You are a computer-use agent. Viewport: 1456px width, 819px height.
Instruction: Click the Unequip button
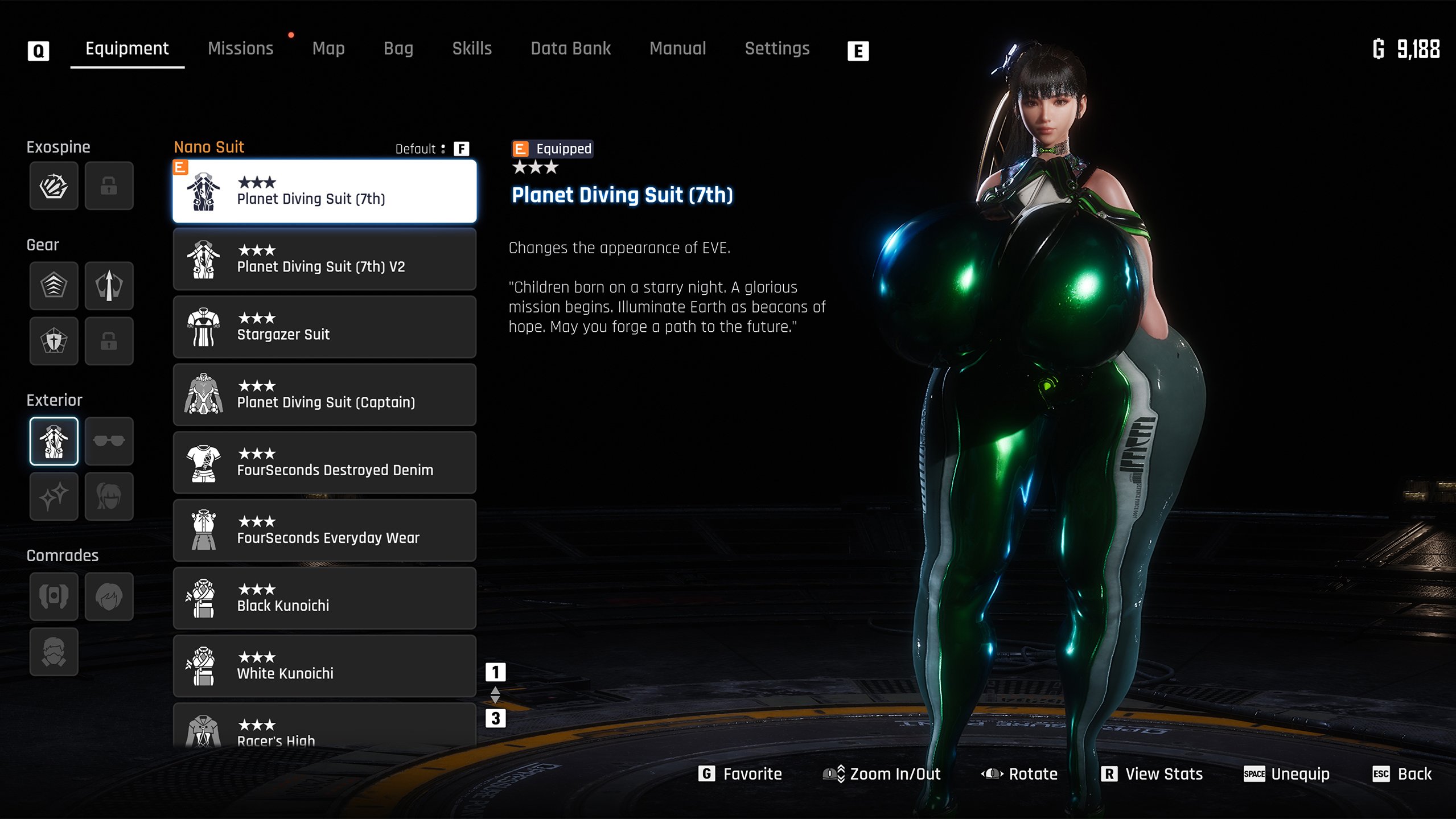[1288, 774]
